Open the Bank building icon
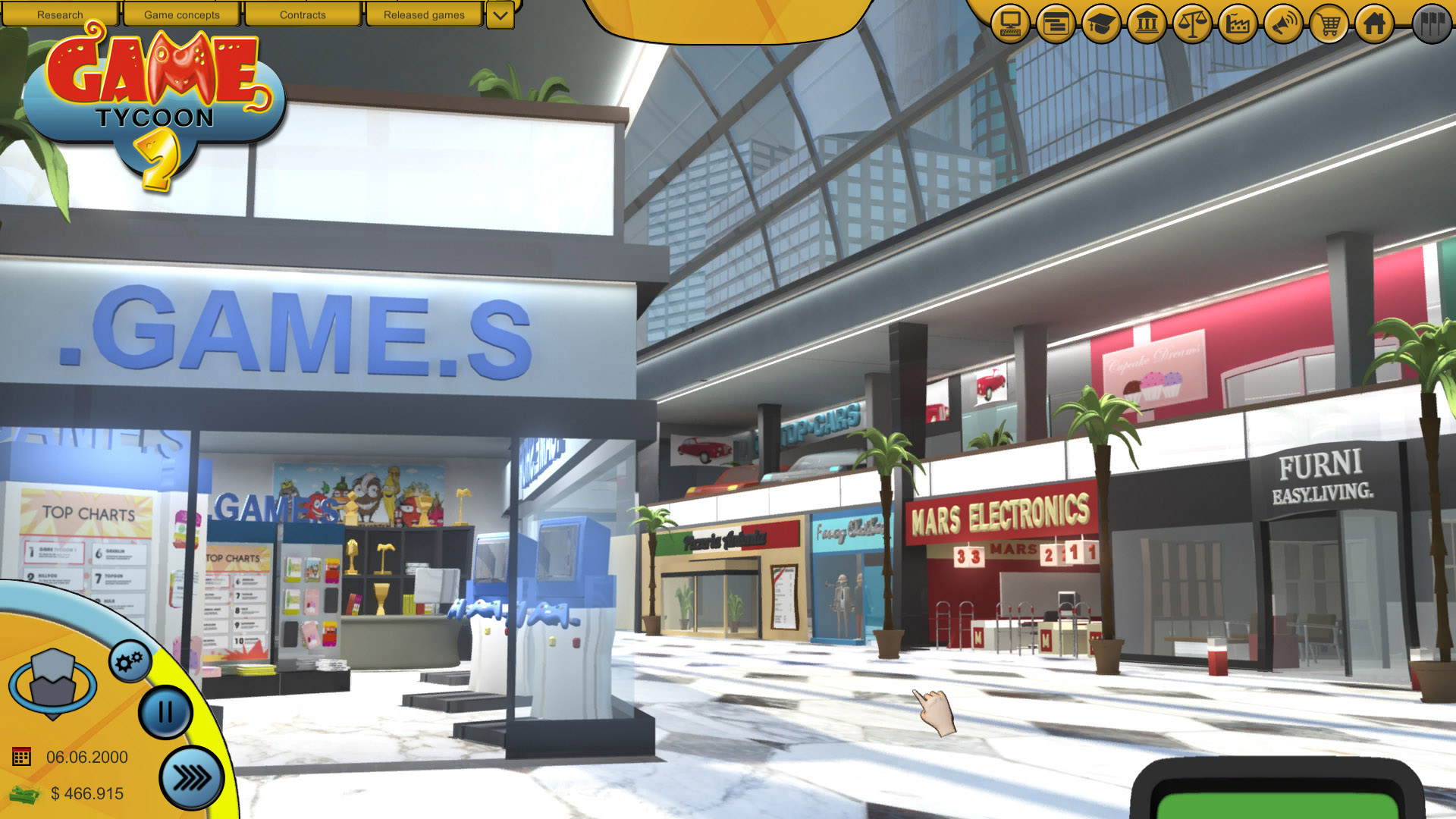The image size is (1456, 819). tap(1147, 24)
